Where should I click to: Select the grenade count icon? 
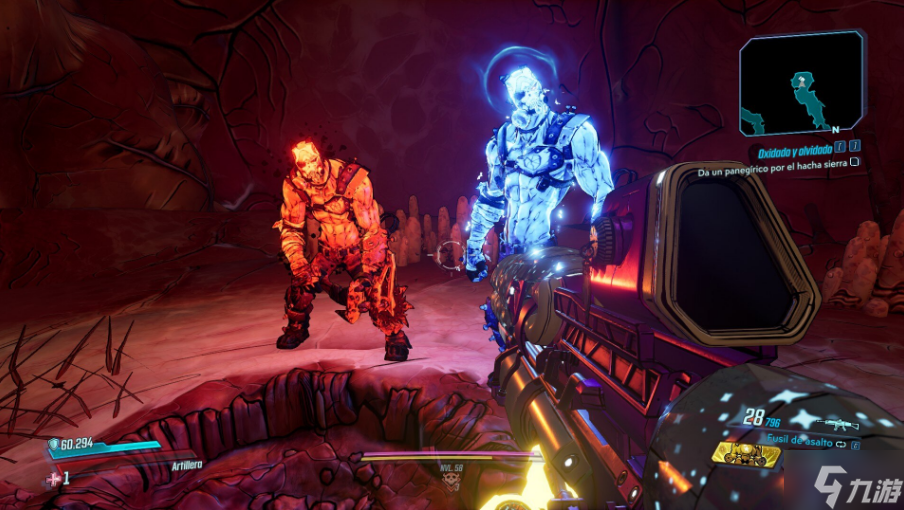pyautogui.click(x=52, y=480)
